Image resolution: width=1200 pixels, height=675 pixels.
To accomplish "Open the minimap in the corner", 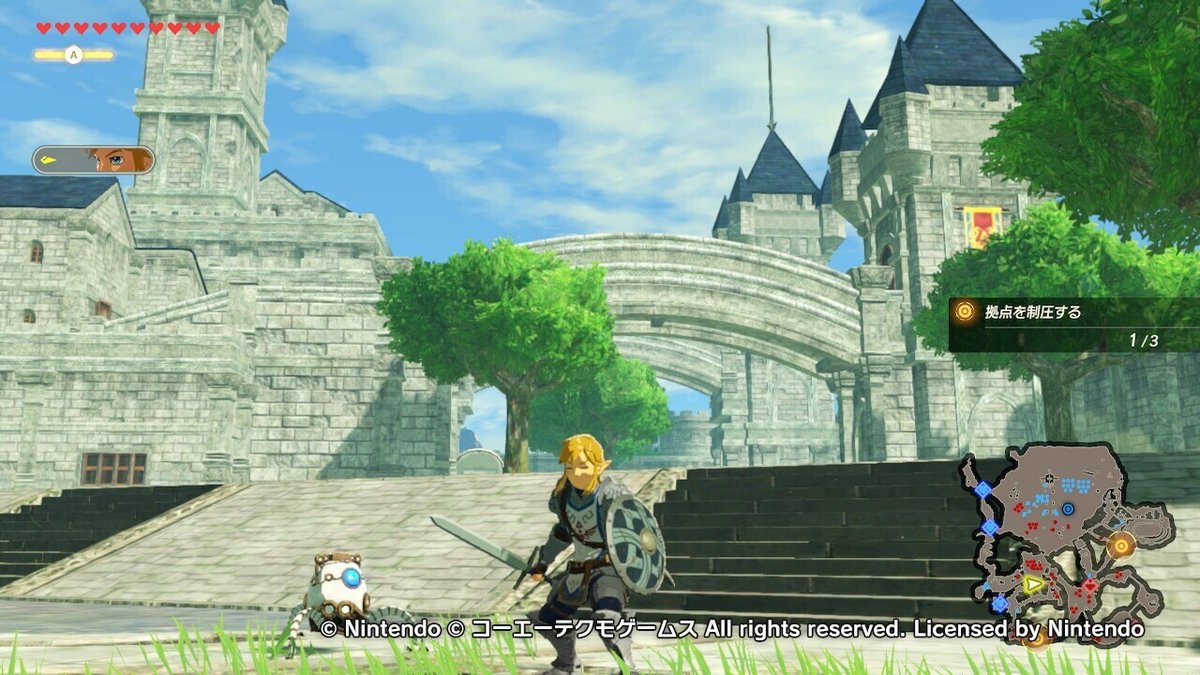I will point(1066,541).
